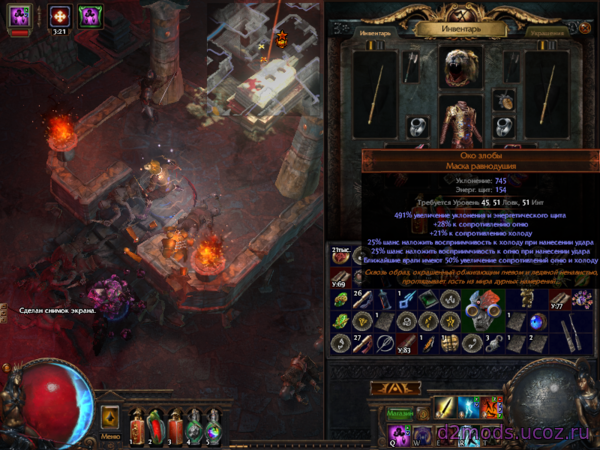The height and width of the screenshot is (450, 600).
Task: Select the equipped gold body armour
Action: pyautogui.click(x=461, y=121)
